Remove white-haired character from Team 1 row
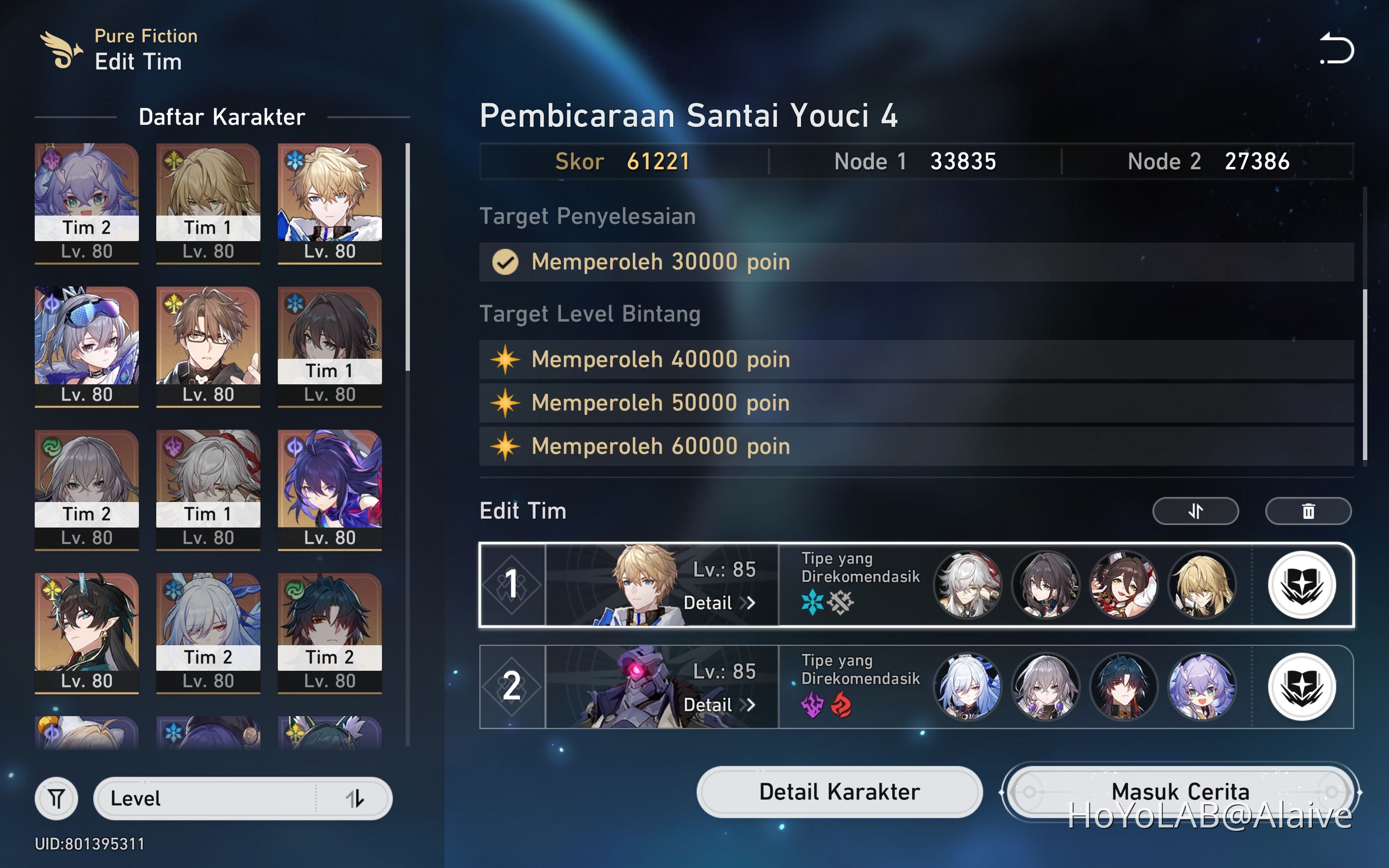The width and height of the screenshot is (1389, 868). point(967,585)
